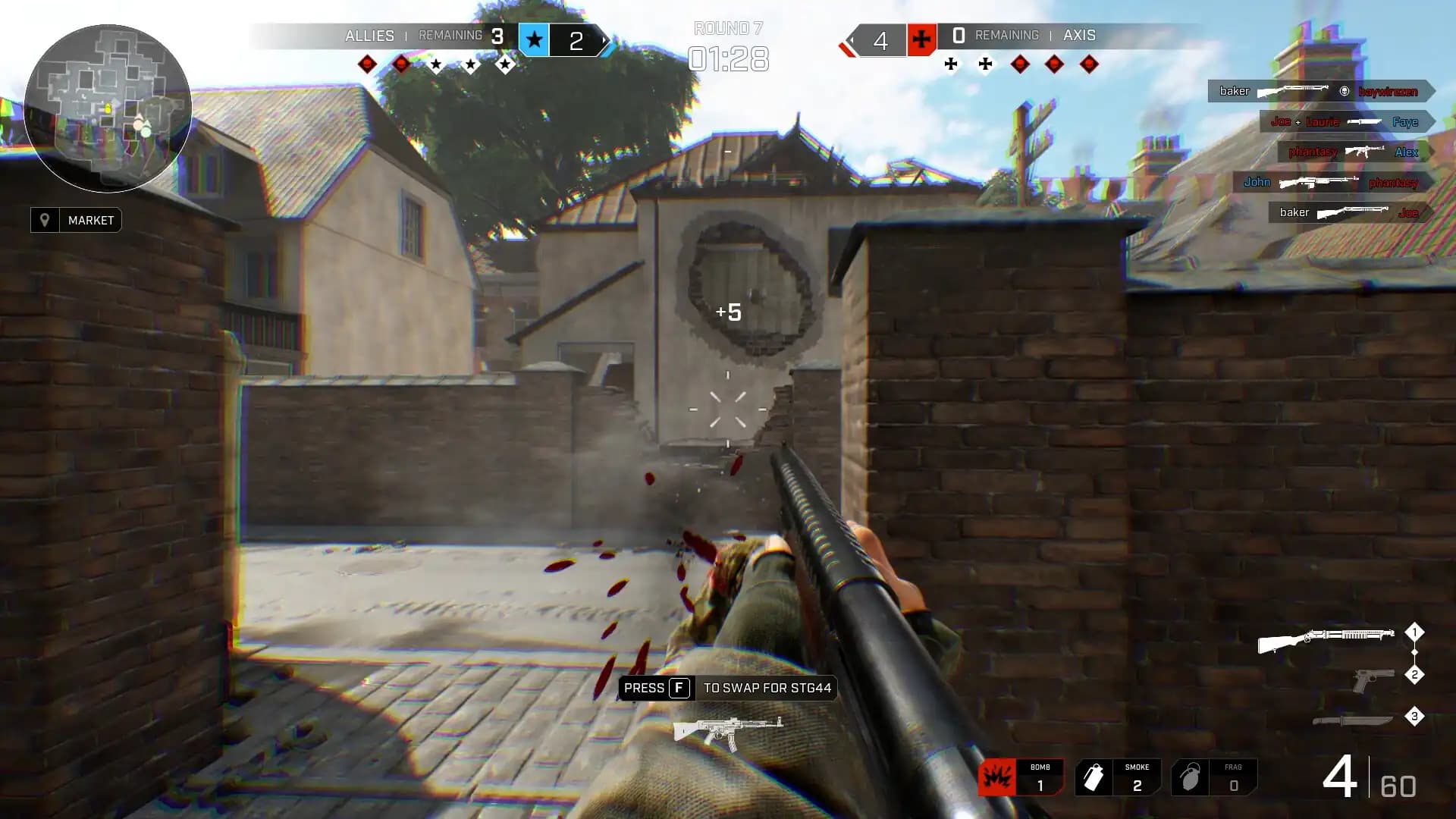Click the Bomb equipment icon
Viewport: 1456px width, 819px height.
point(997,776)
